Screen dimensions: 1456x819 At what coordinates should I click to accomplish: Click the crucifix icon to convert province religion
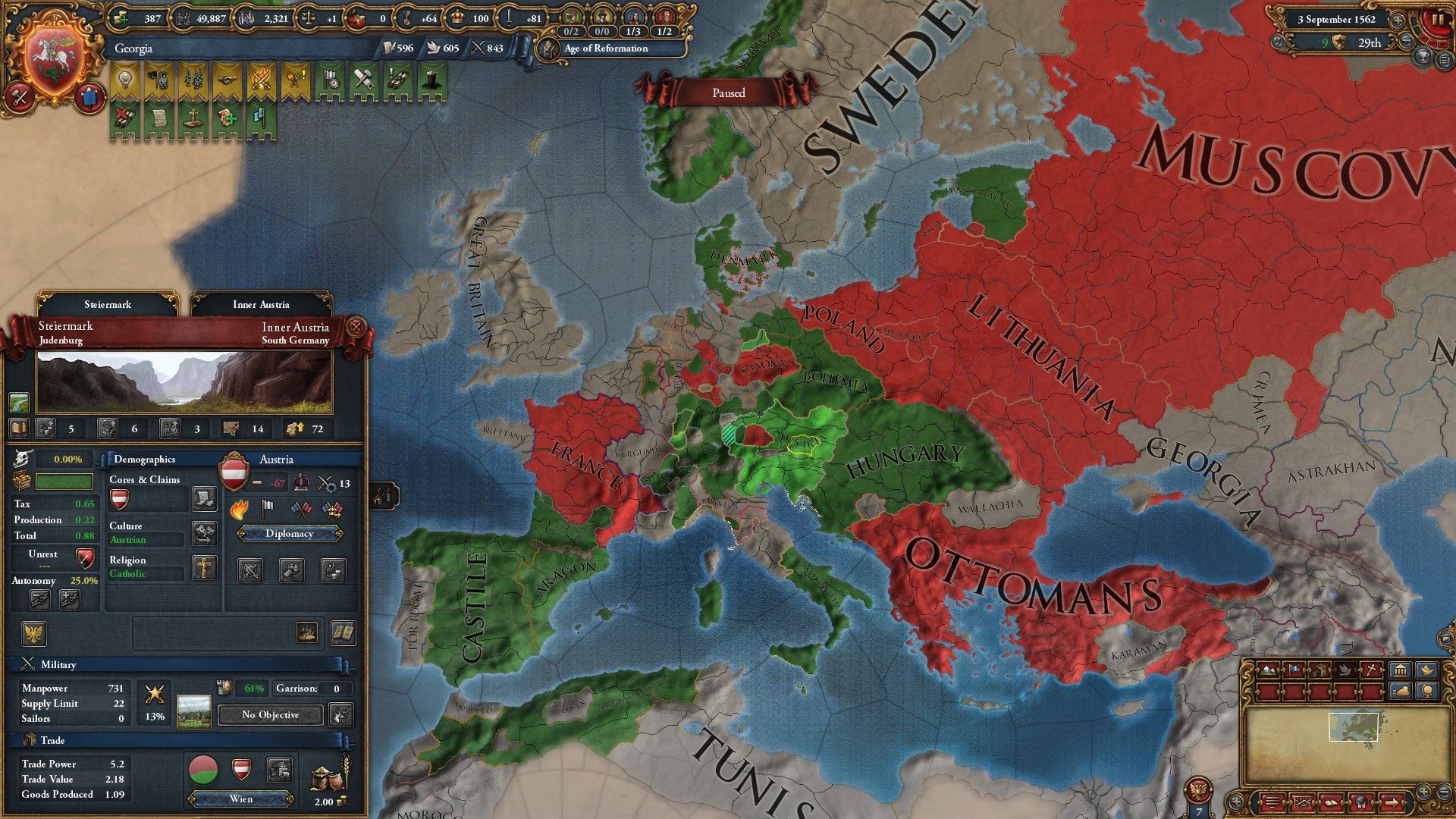[x=203, y=568]
